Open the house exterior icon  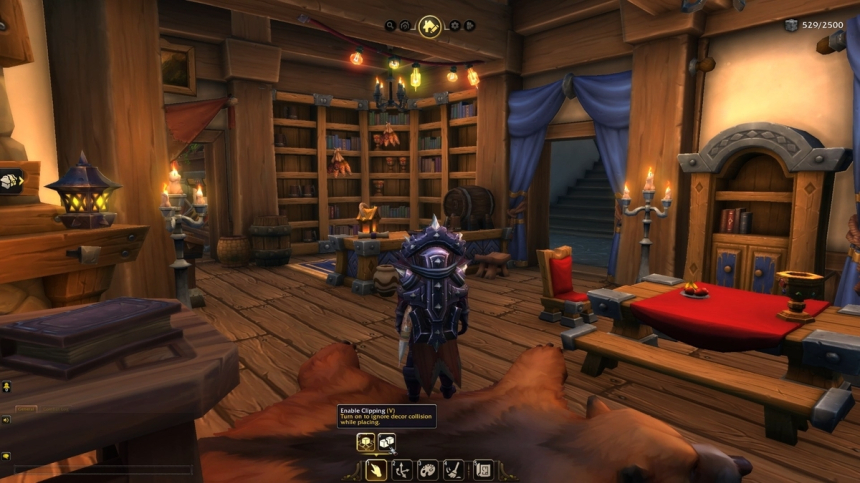pyautogui.click(x=406, y=26)
